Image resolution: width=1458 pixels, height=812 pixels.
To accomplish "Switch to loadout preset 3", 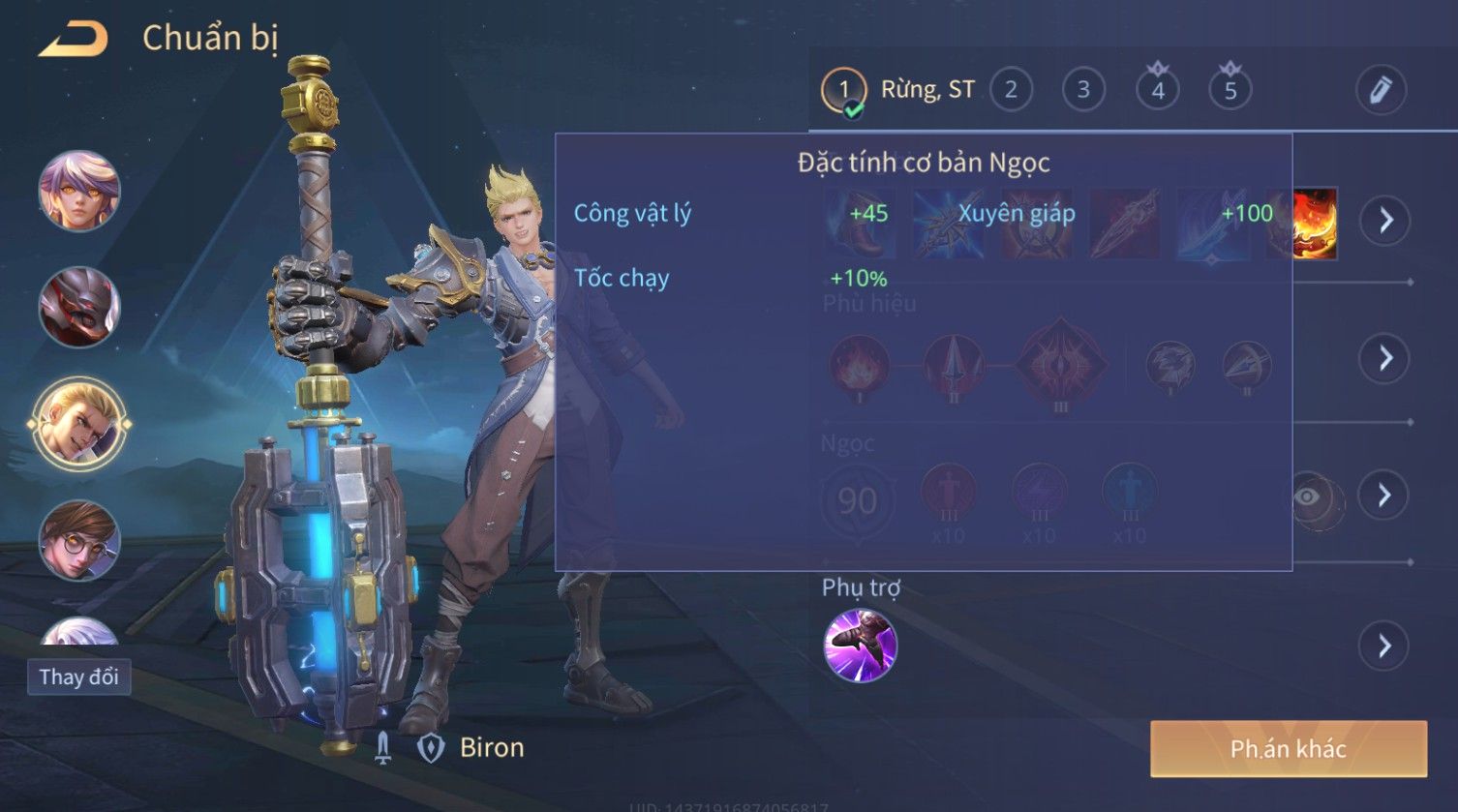I will [1083, 91].
